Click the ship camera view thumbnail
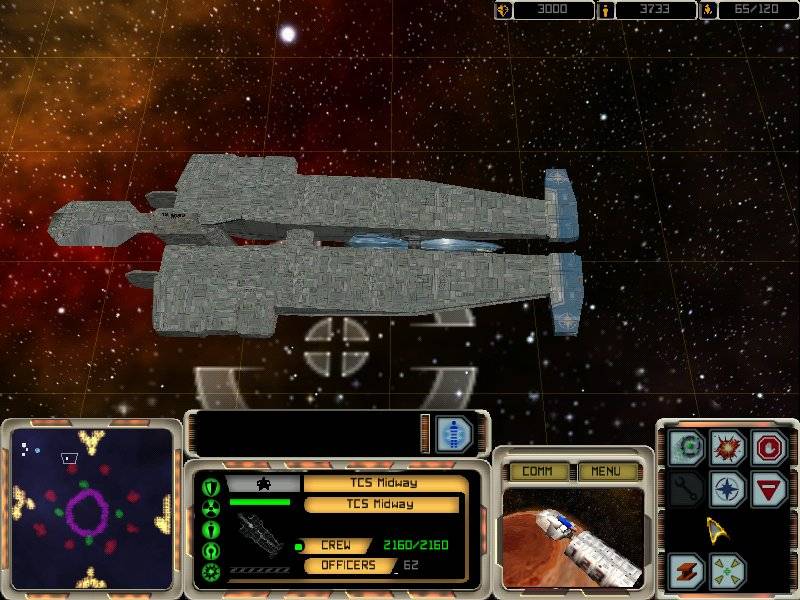 [x=572, y=536]
